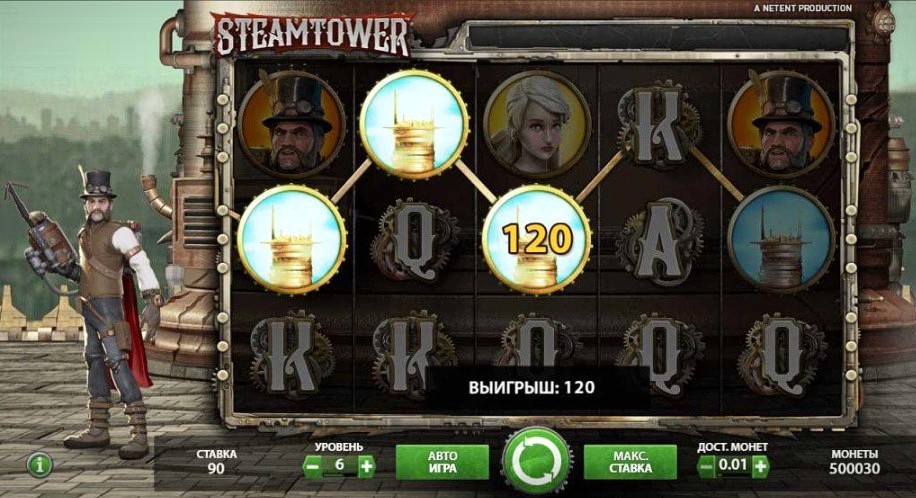This screenshot has width=916, height=498.
Task: Set the maximum bet with МАКС. СТАВКА
Action: tap(629, 462)
